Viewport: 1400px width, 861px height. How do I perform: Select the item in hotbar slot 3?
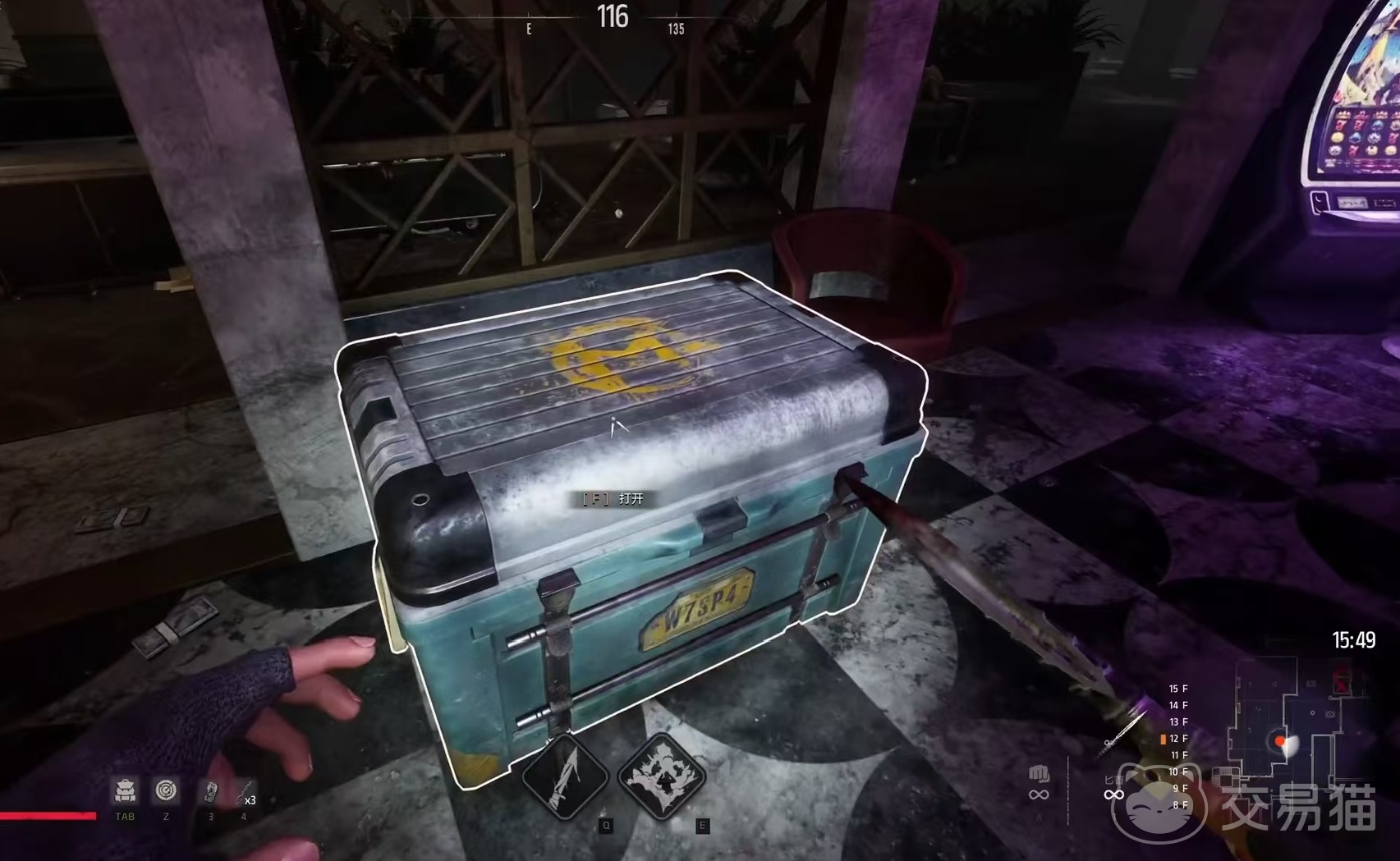tap(210, 792)
